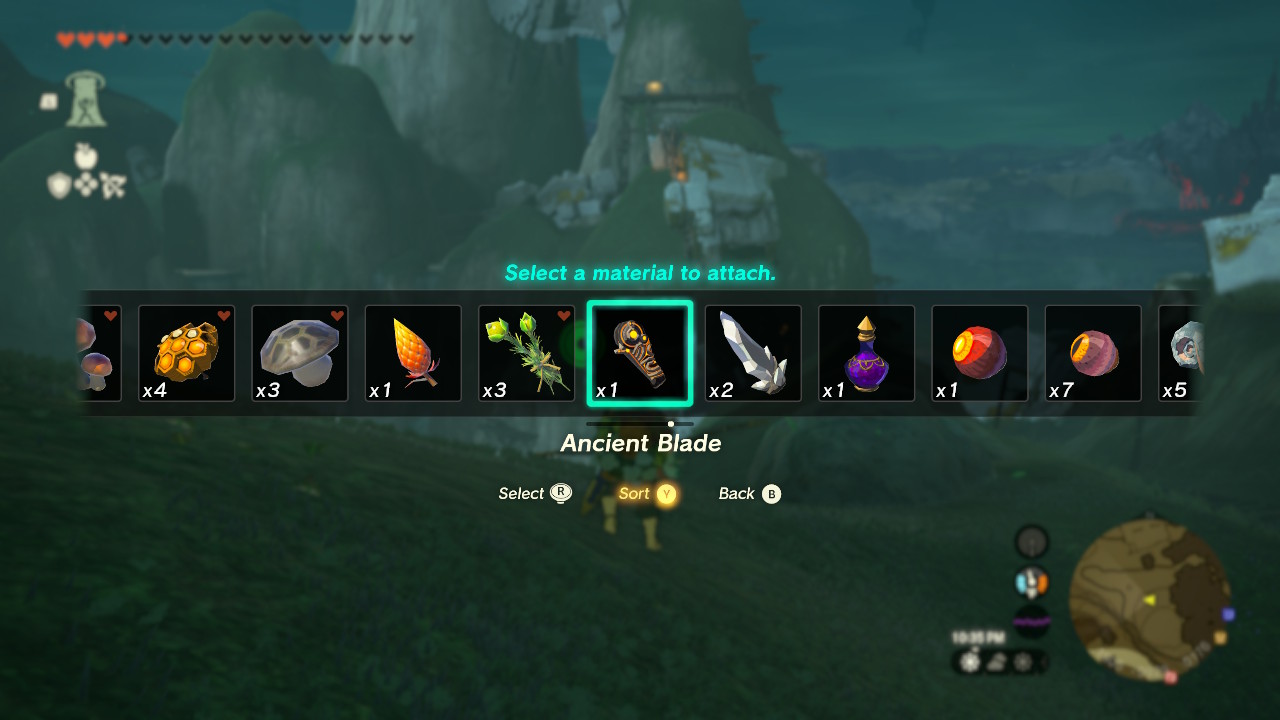1280x720 pixels.
Task: Click the Select a material to attach header
Action: 639,273
